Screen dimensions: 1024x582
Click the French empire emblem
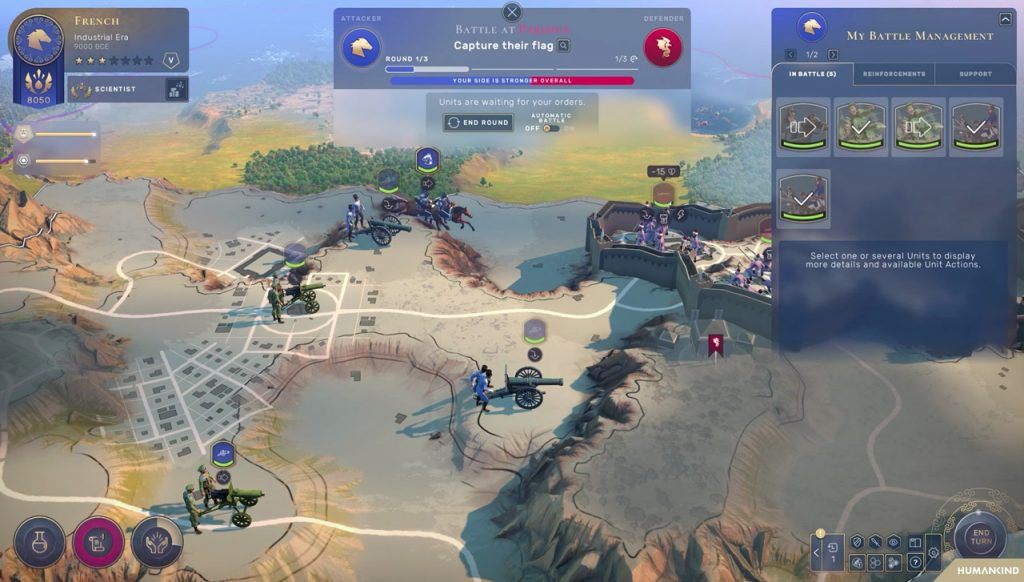(37, 41)
